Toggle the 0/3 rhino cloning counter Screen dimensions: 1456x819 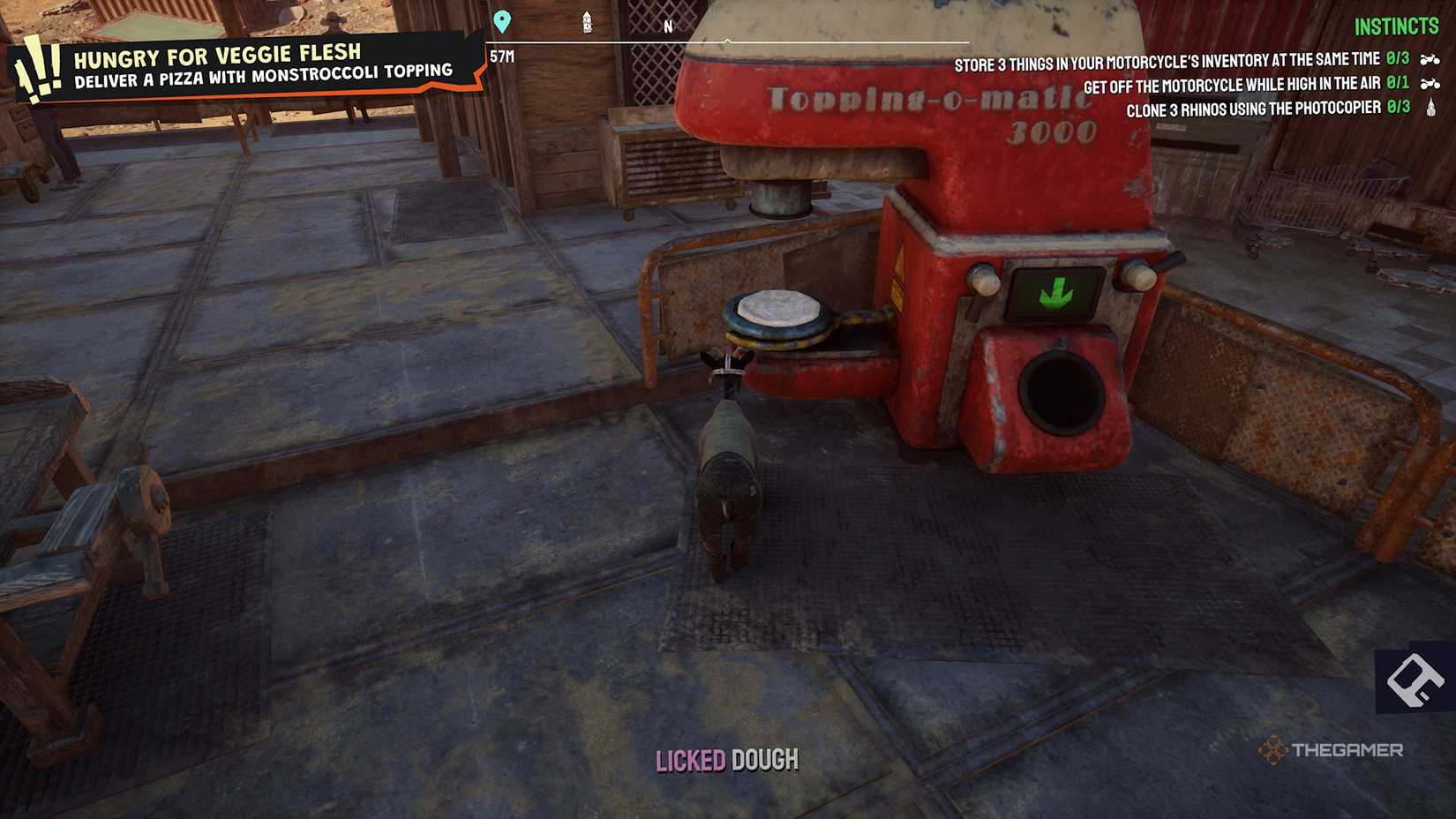click(1394, 109)
